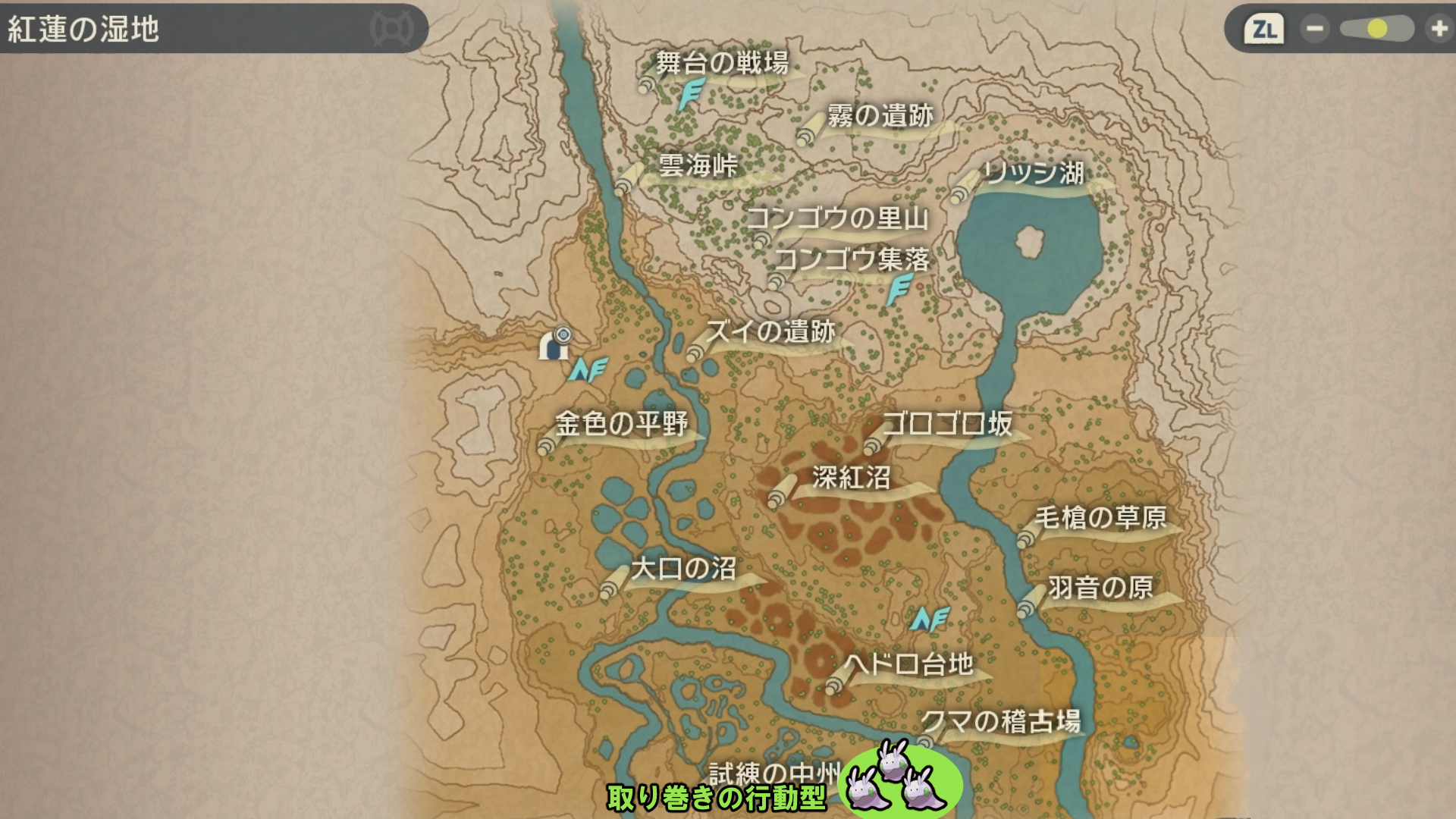Click the コンゴウの里山 location label
This screenshot has width=1456, height=819.
point(837,218)
